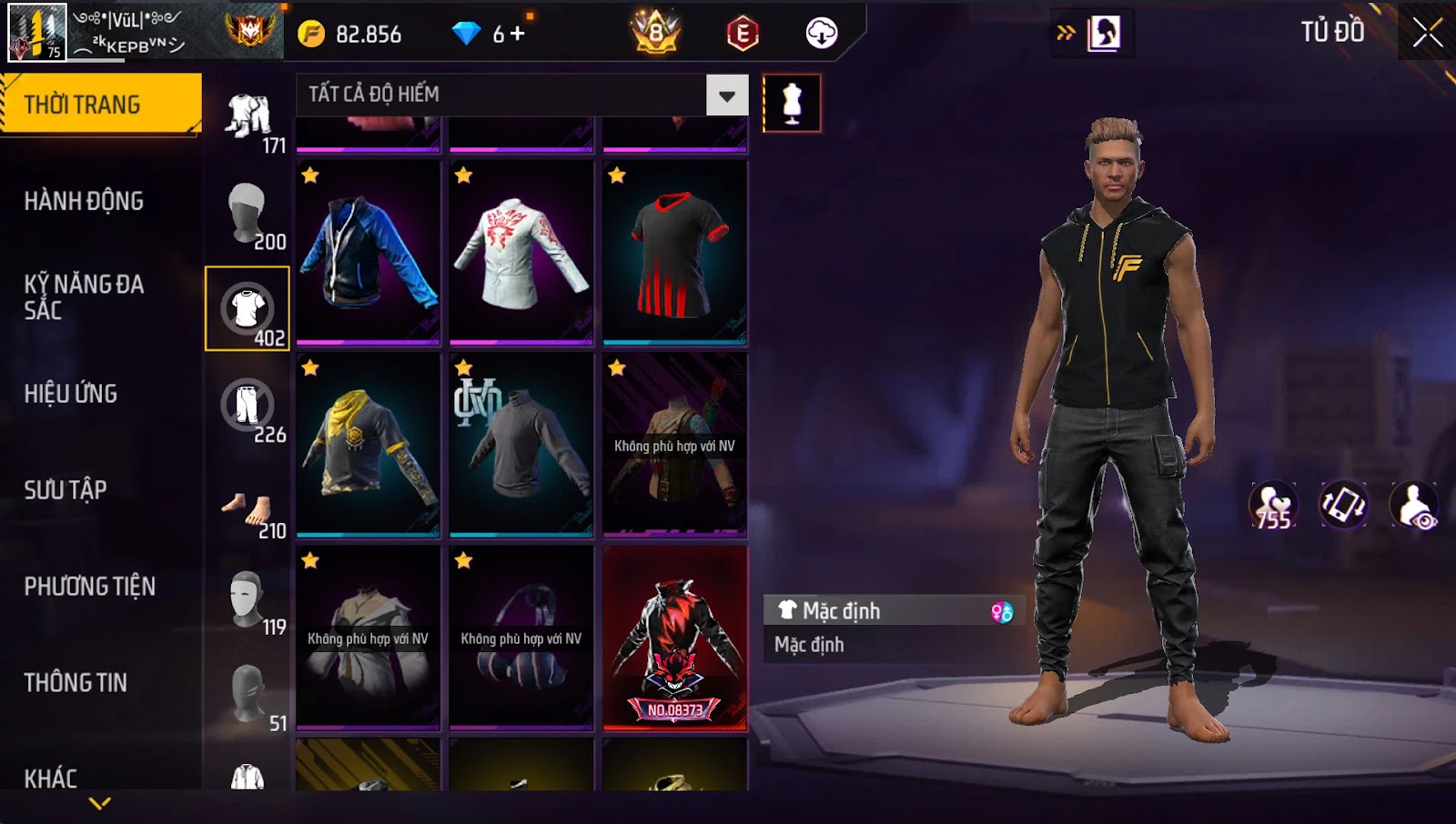Image resolution: width=1456 pixels, height=824 pixels.
Task: Open Kỹ Năng Đa Sắc menu
Action: pos(84,296)
